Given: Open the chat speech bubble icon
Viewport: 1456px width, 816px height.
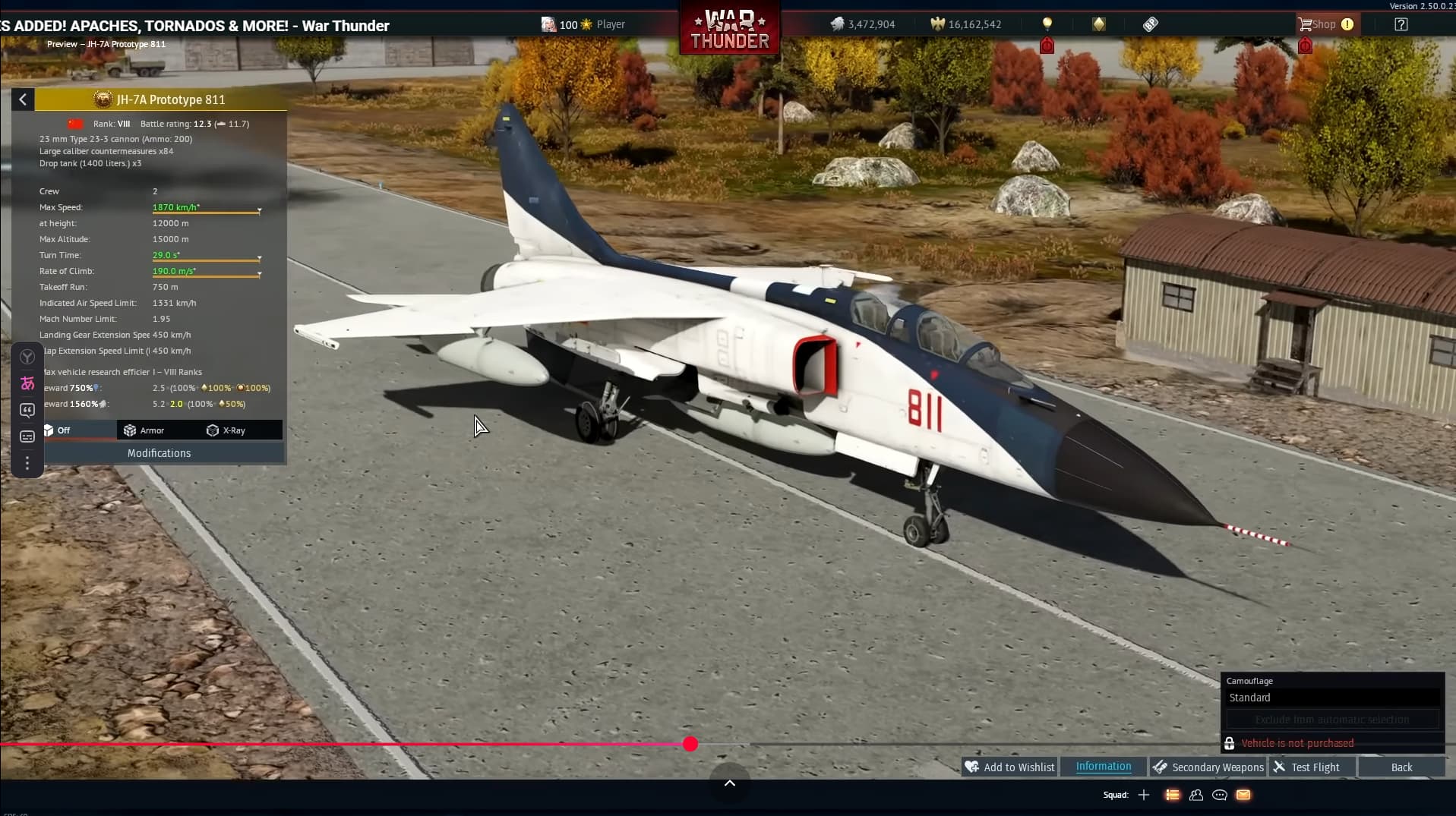Looking at the screenshot, I should point(1220,795).
